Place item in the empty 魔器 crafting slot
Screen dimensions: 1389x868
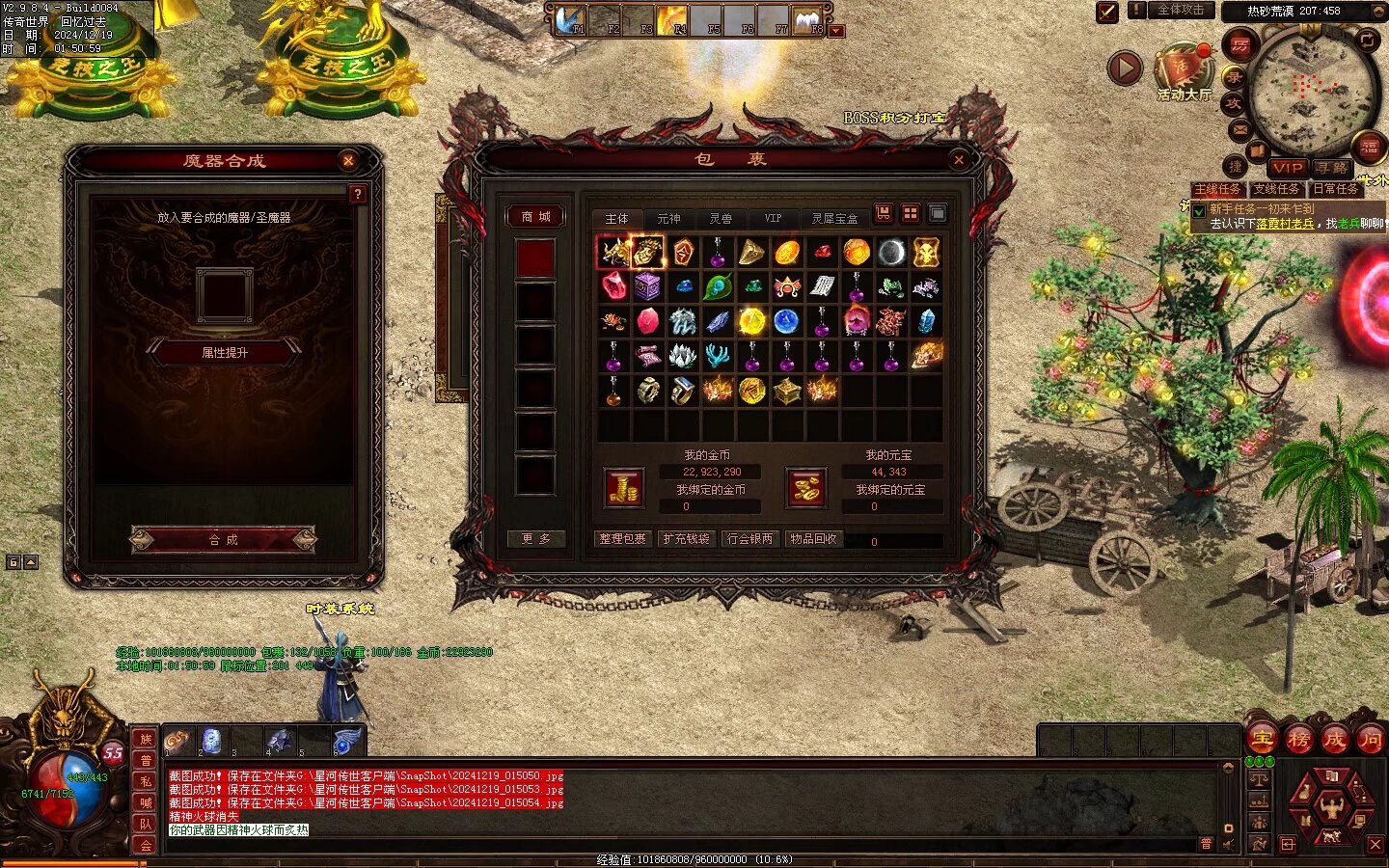pyautogui.click(x=224, y=294)
